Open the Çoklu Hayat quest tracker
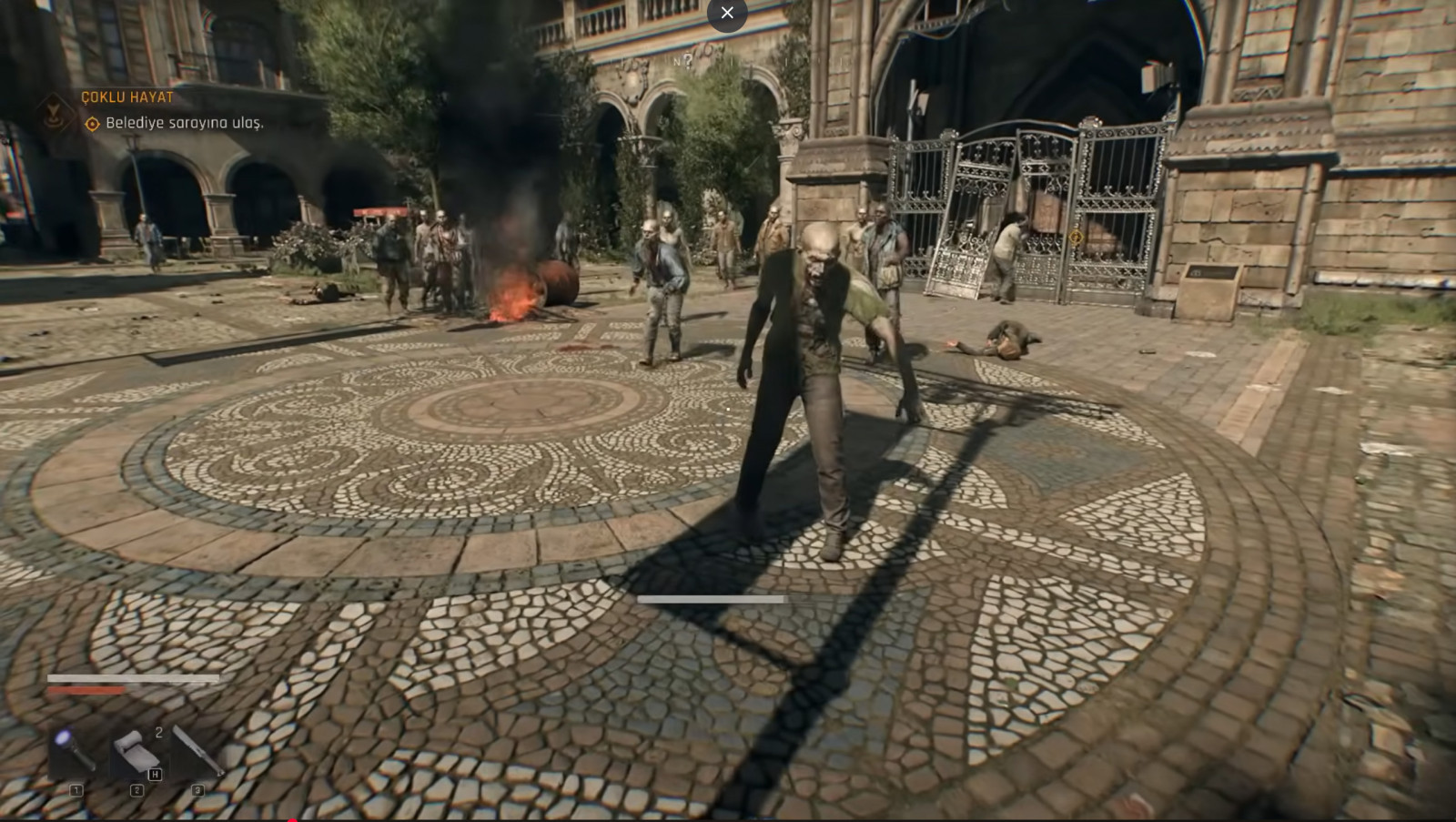The width and height of the screenshot is (1456, 822). pyautogui.click(x=127, y=97)
